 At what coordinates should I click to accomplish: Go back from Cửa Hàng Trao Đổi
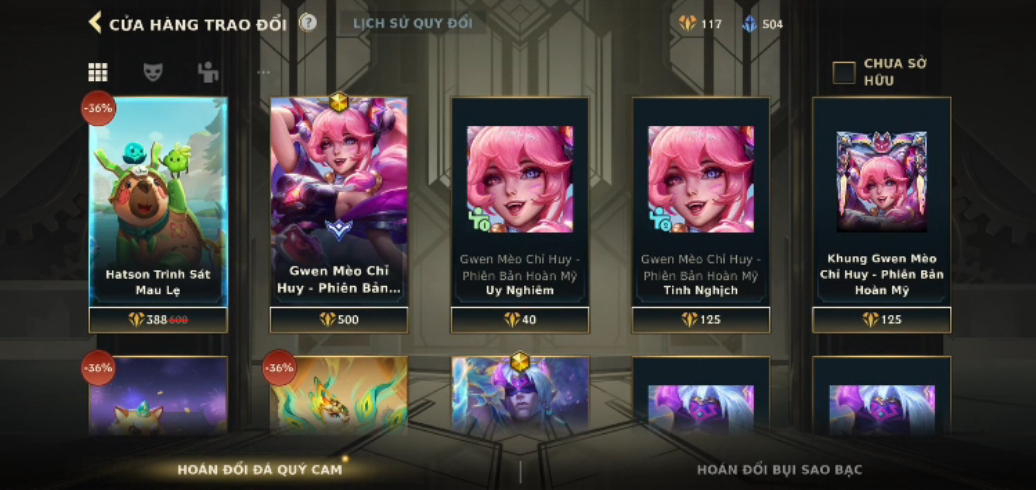point(95,23)
